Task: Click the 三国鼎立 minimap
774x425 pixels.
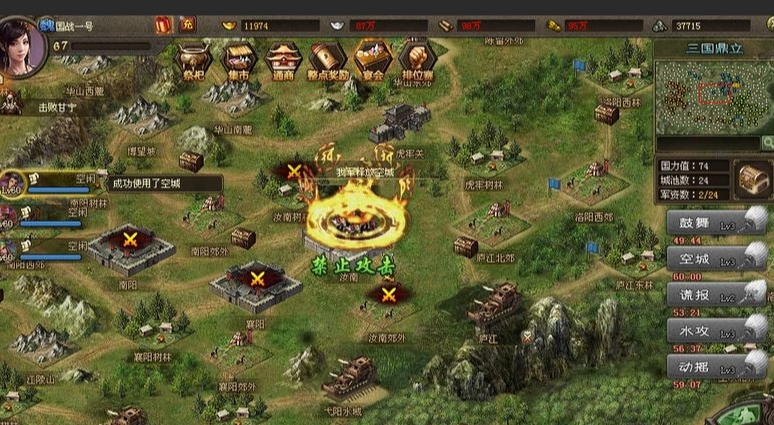Action: coord(712,97)
